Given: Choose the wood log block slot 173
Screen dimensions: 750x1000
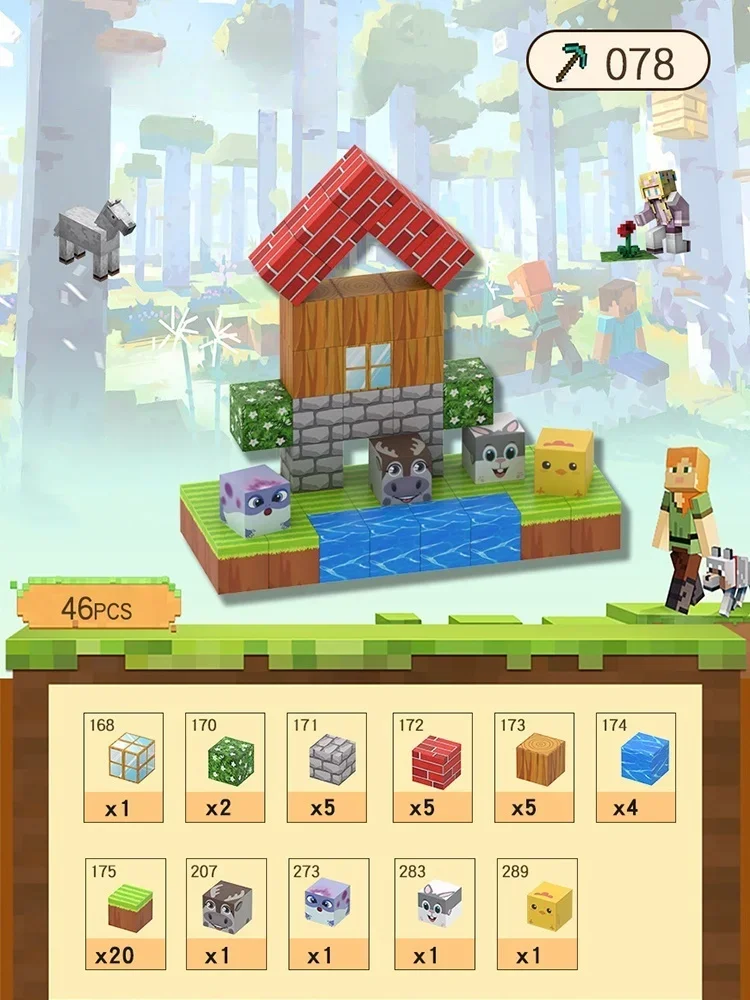Looking at the screenshot, I should [534, 767].
